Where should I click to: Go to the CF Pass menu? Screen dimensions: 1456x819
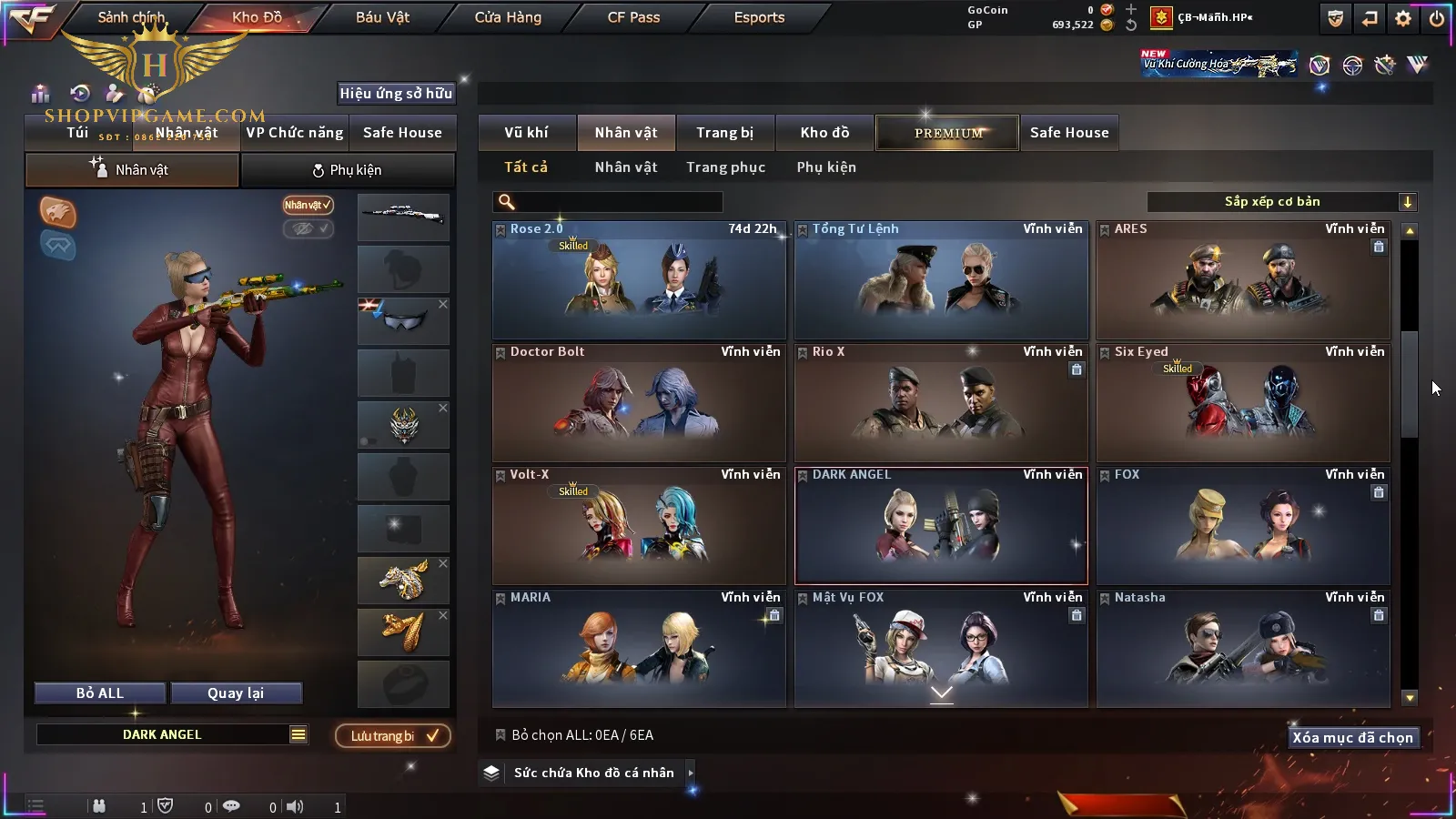[633, 17]
